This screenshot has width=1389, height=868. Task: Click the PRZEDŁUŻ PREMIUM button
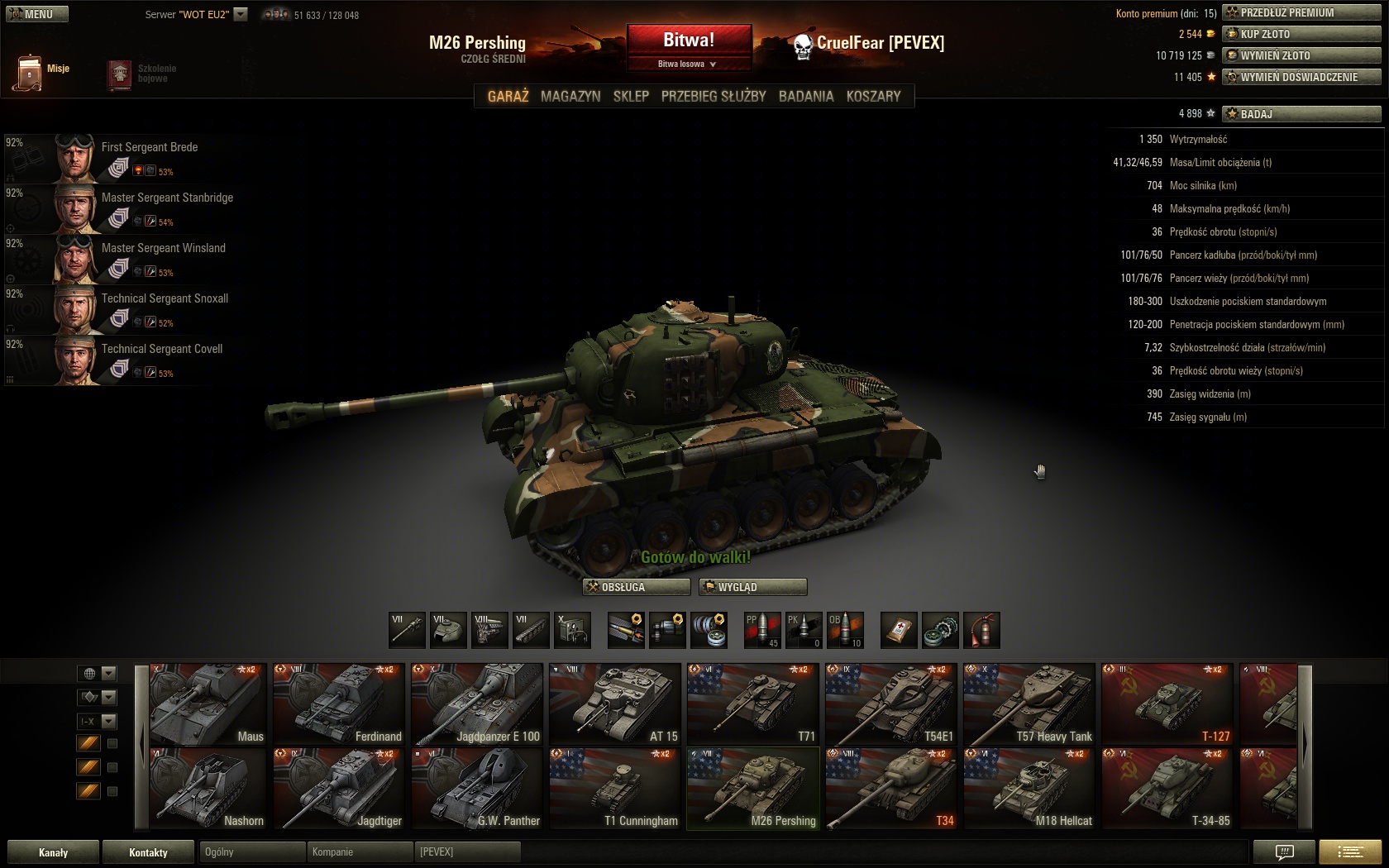coord(1301,12)
